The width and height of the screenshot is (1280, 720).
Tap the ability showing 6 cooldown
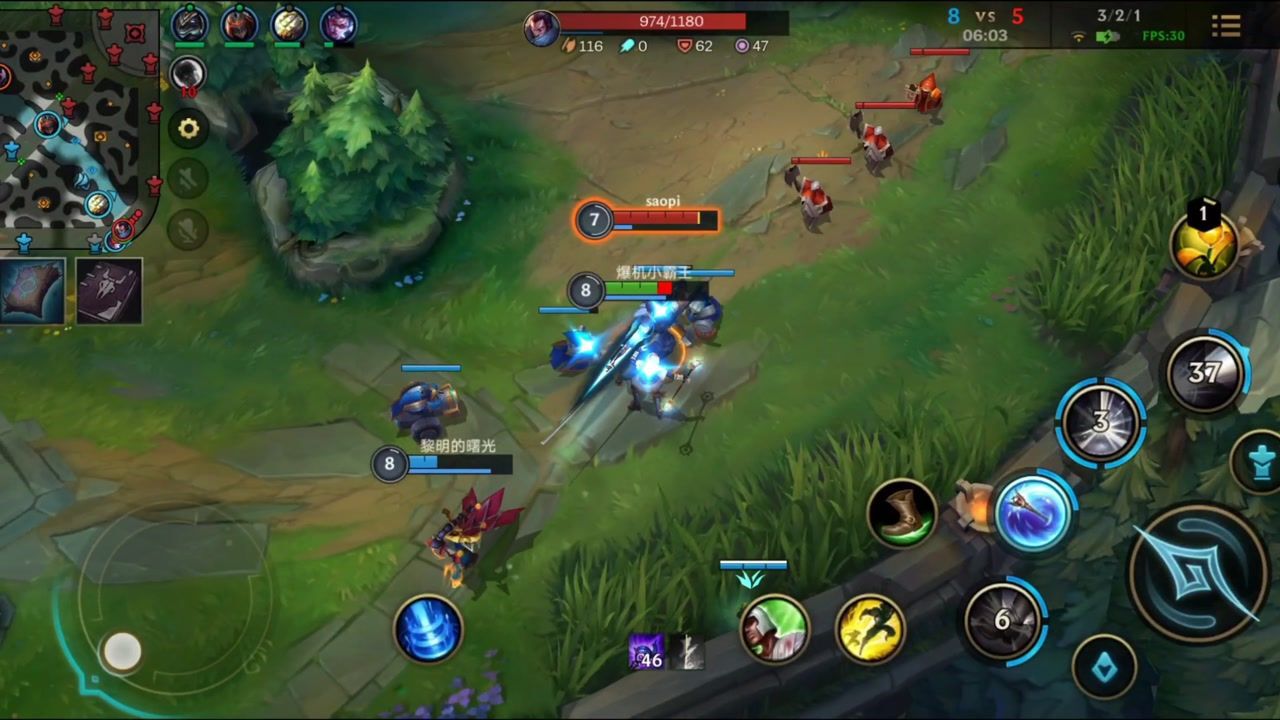[1003, 621]
